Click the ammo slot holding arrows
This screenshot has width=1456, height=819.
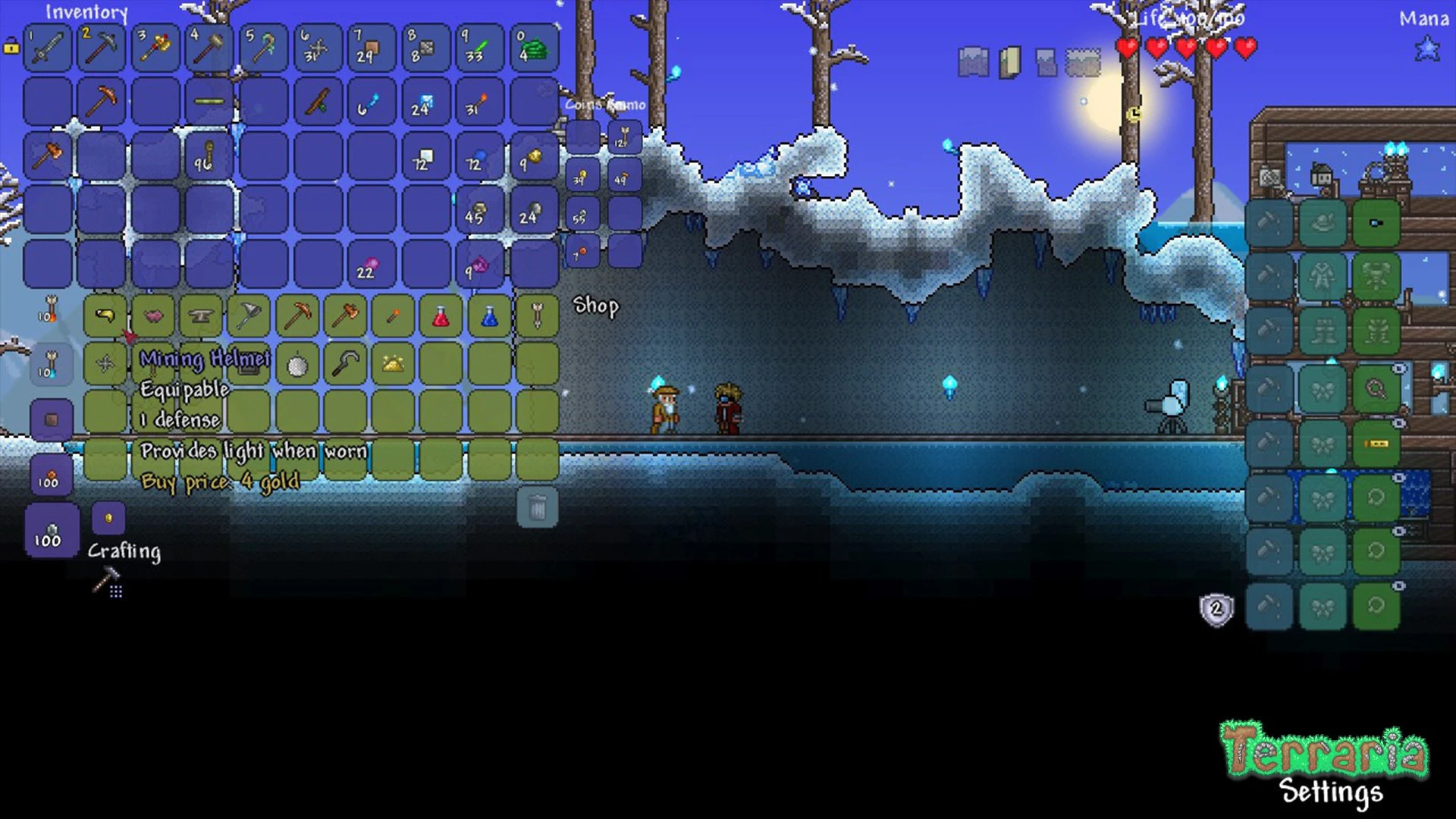coord(625,137)
